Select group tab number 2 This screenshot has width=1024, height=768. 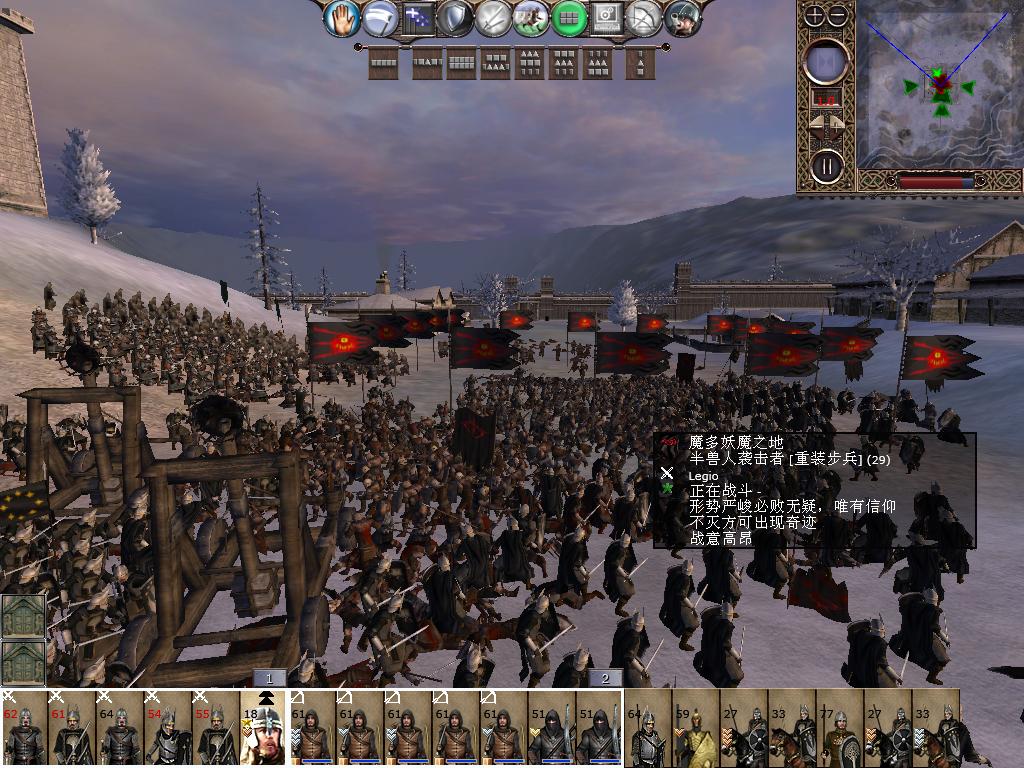pyautogui.click(x=604, y=678)
